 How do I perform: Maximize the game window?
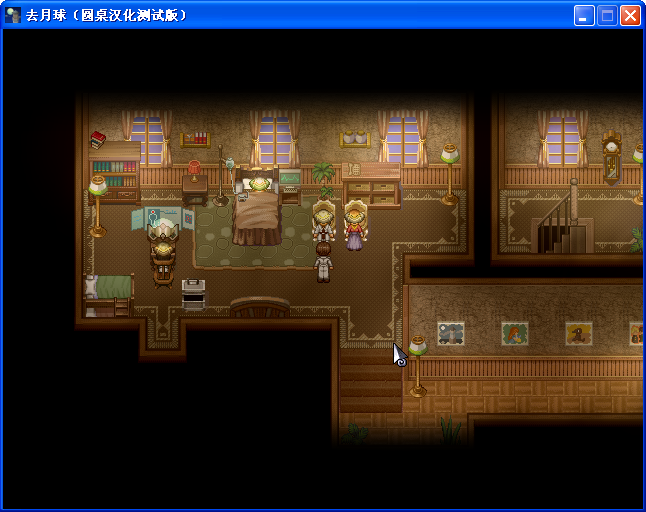pos(607,15)
